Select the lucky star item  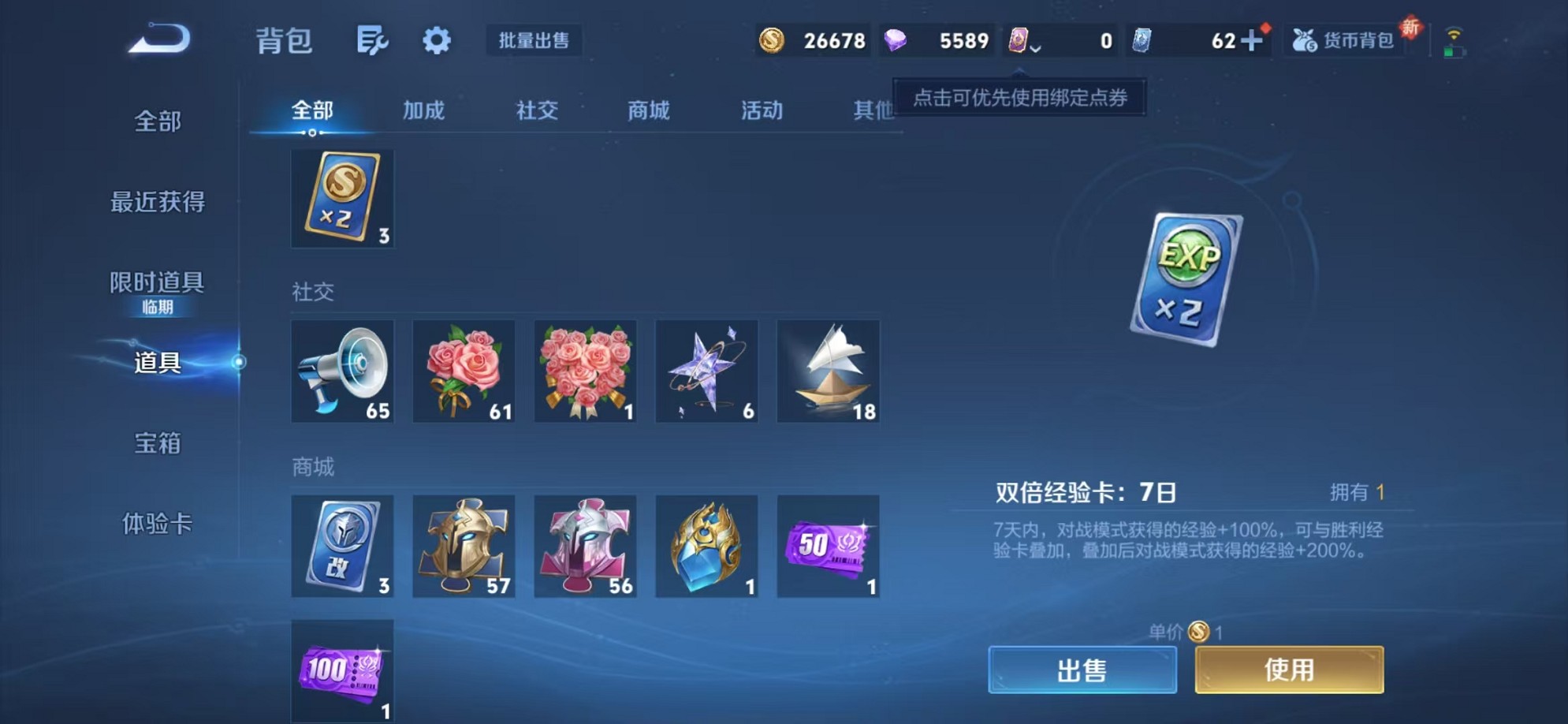tap(706, 371)
